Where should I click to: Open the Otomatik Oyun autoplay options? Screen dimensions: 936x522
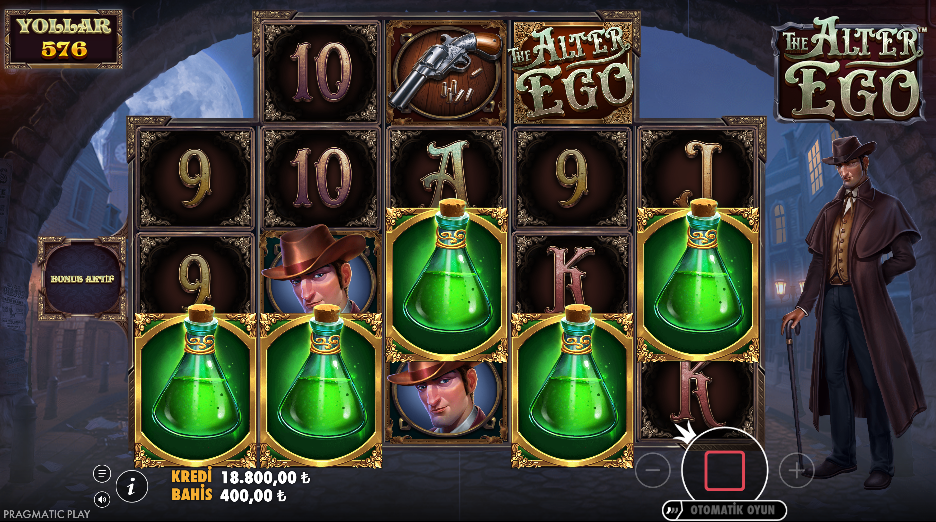click(724, 510)
